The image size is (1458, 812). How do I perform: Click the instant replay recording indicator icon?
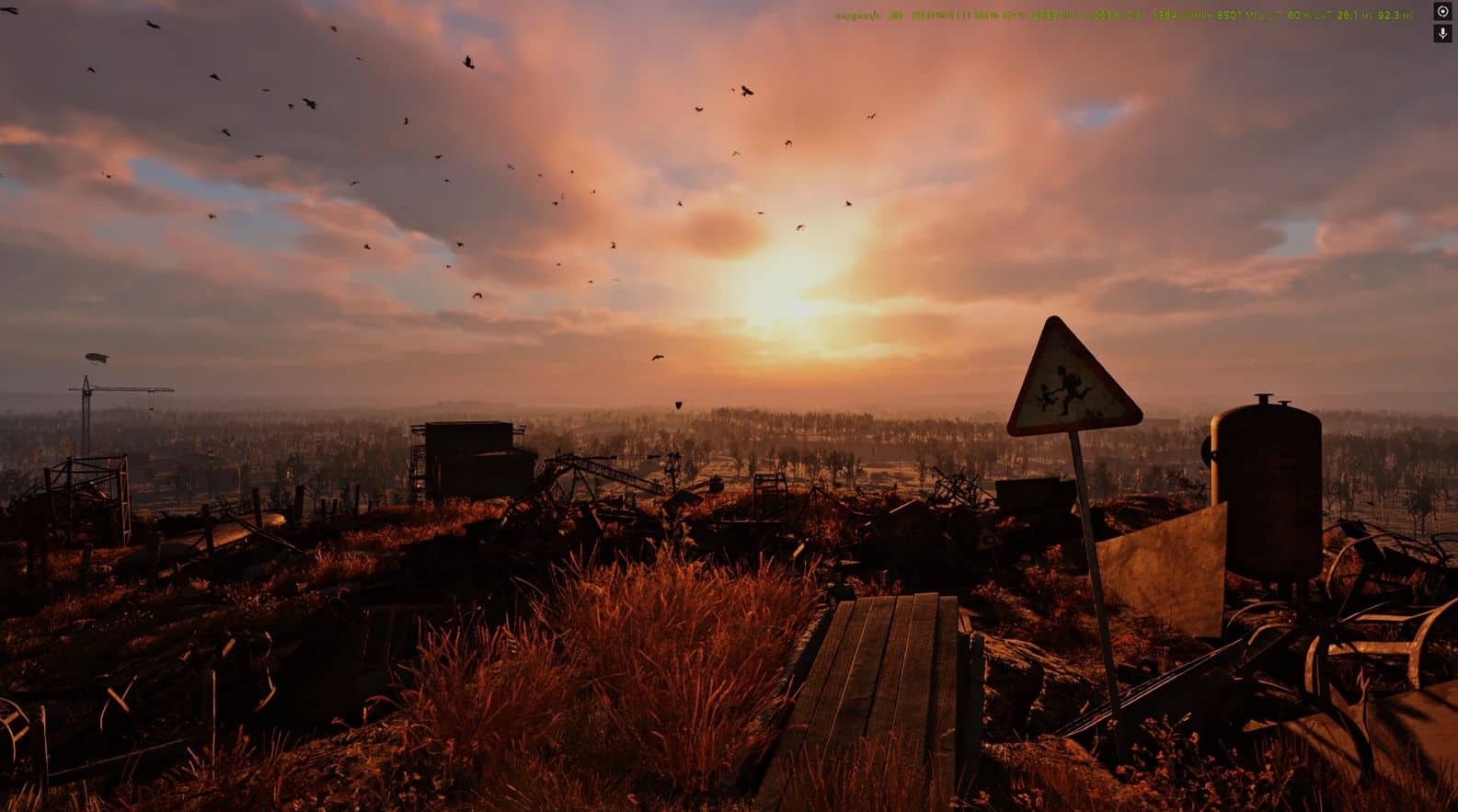coord(1442,12)
